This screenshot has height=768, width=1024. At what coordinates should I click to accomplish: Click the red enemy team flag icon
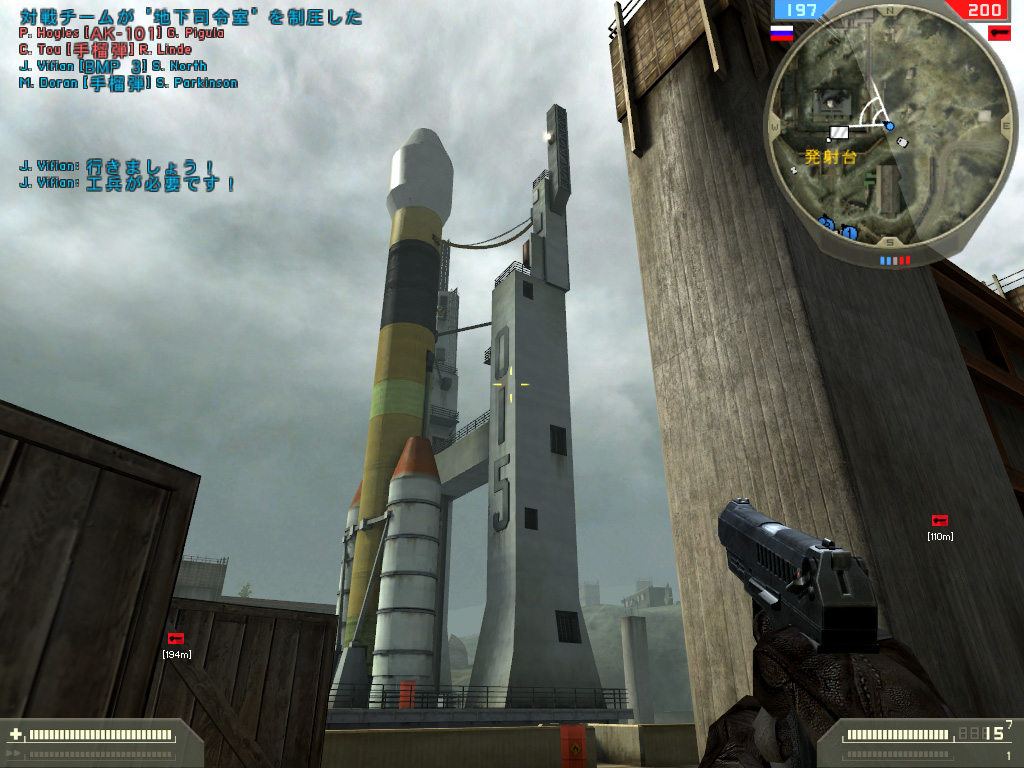(x=998, y=33)
